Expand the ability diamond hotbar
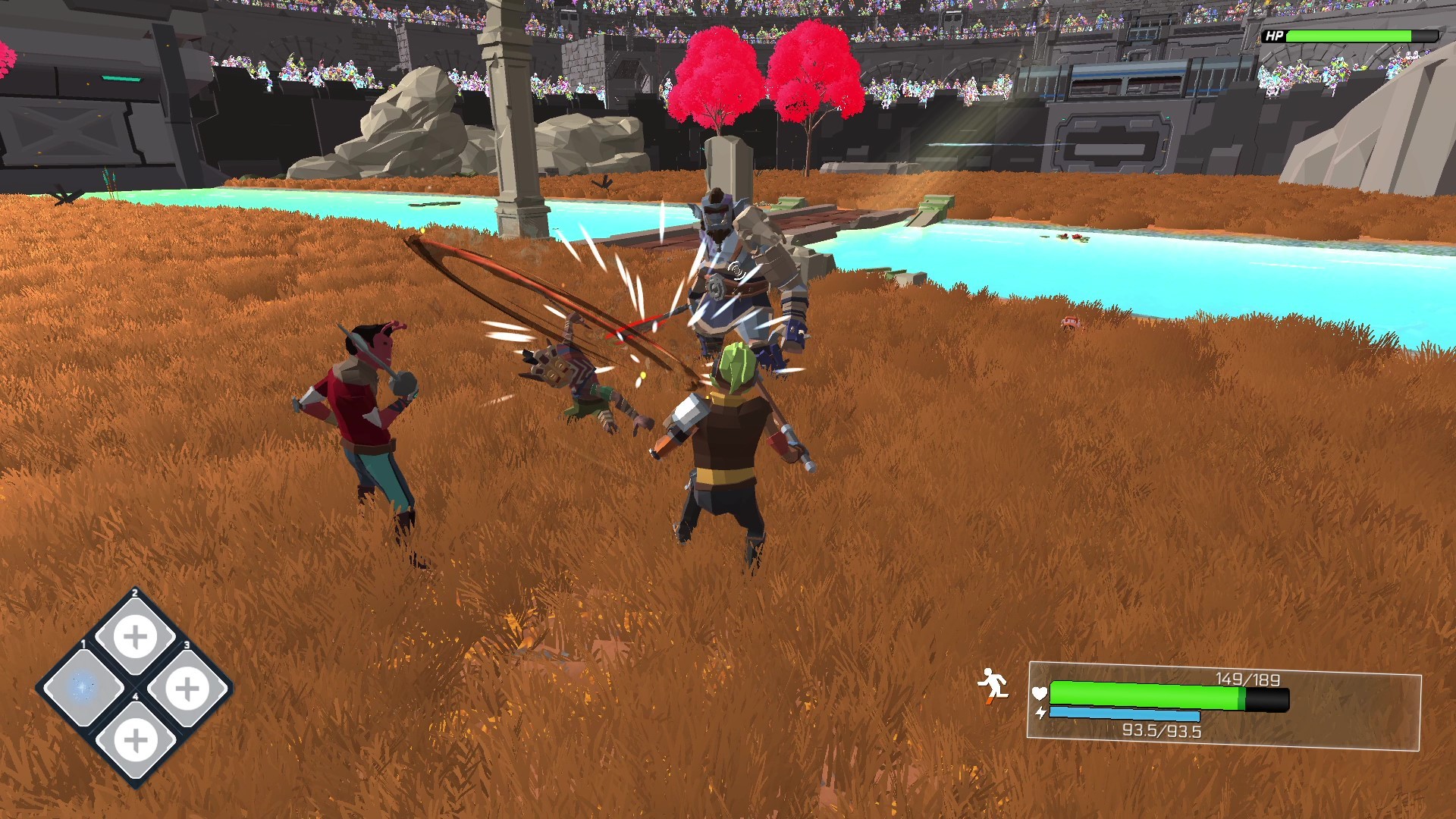This screenshot has height=819, width=1456. 135,688
